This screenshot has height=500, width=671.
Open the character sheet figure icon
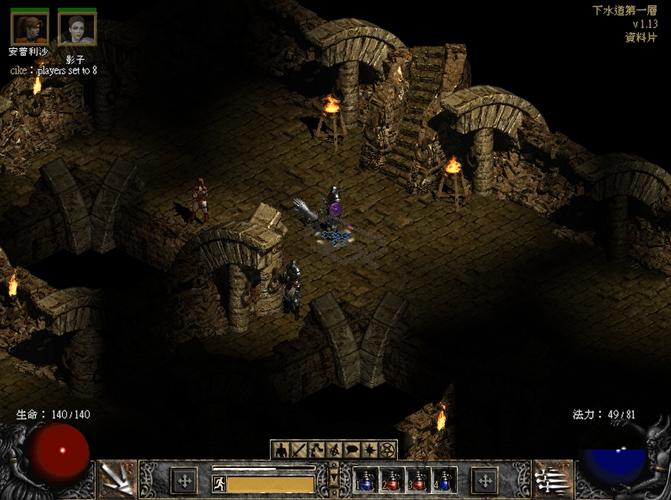click(282, 450)
